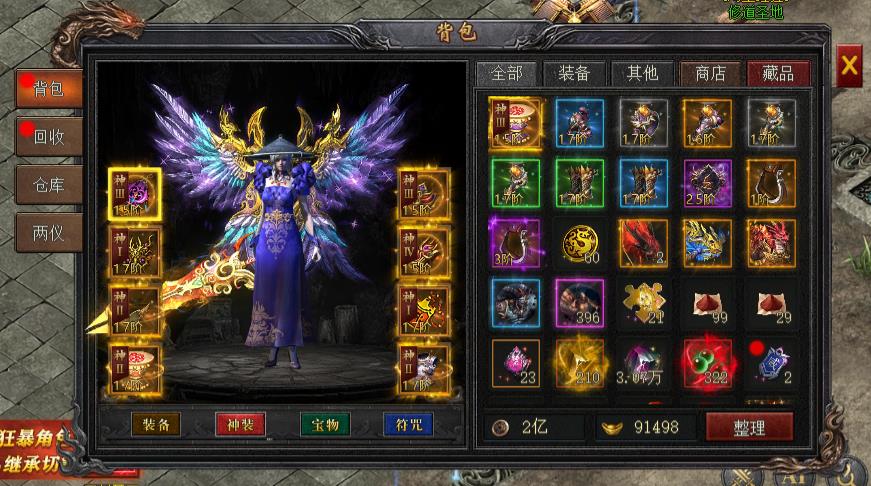Open the 仓库 warehouse panel
The image size is (871, 486).
pos(48,185)
